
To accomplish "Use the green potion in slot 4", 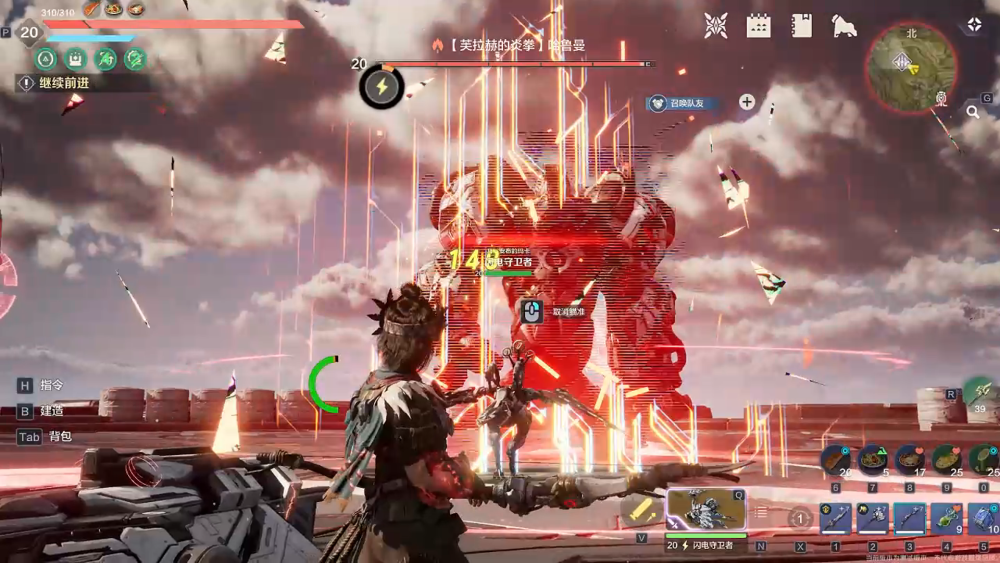I will 946,517.
